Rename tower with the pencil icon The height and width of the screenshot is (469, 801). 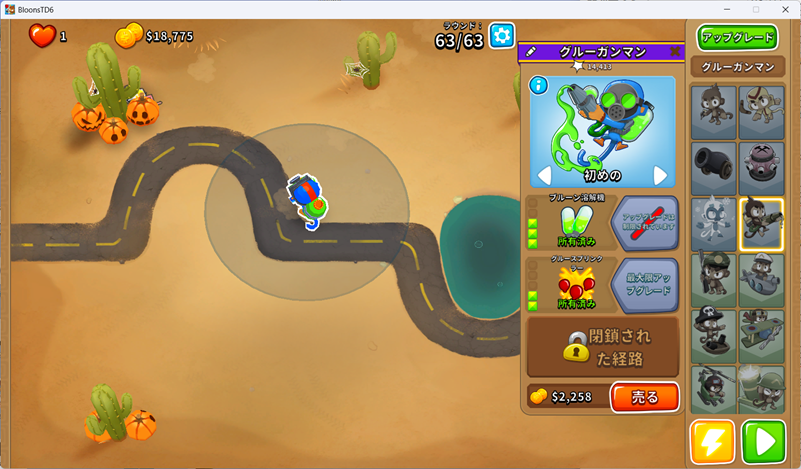pyautogui.click(x=531, y=52)
